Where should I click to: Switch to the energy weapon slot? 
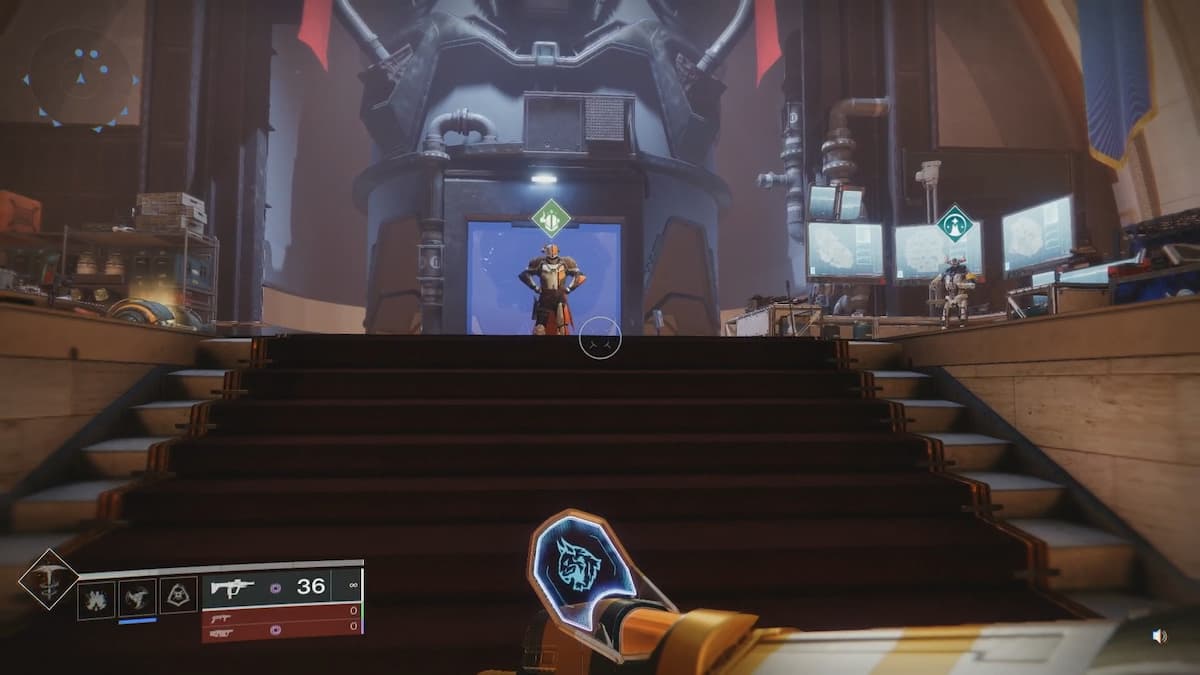pyautogui.click(x=282, y=616)
